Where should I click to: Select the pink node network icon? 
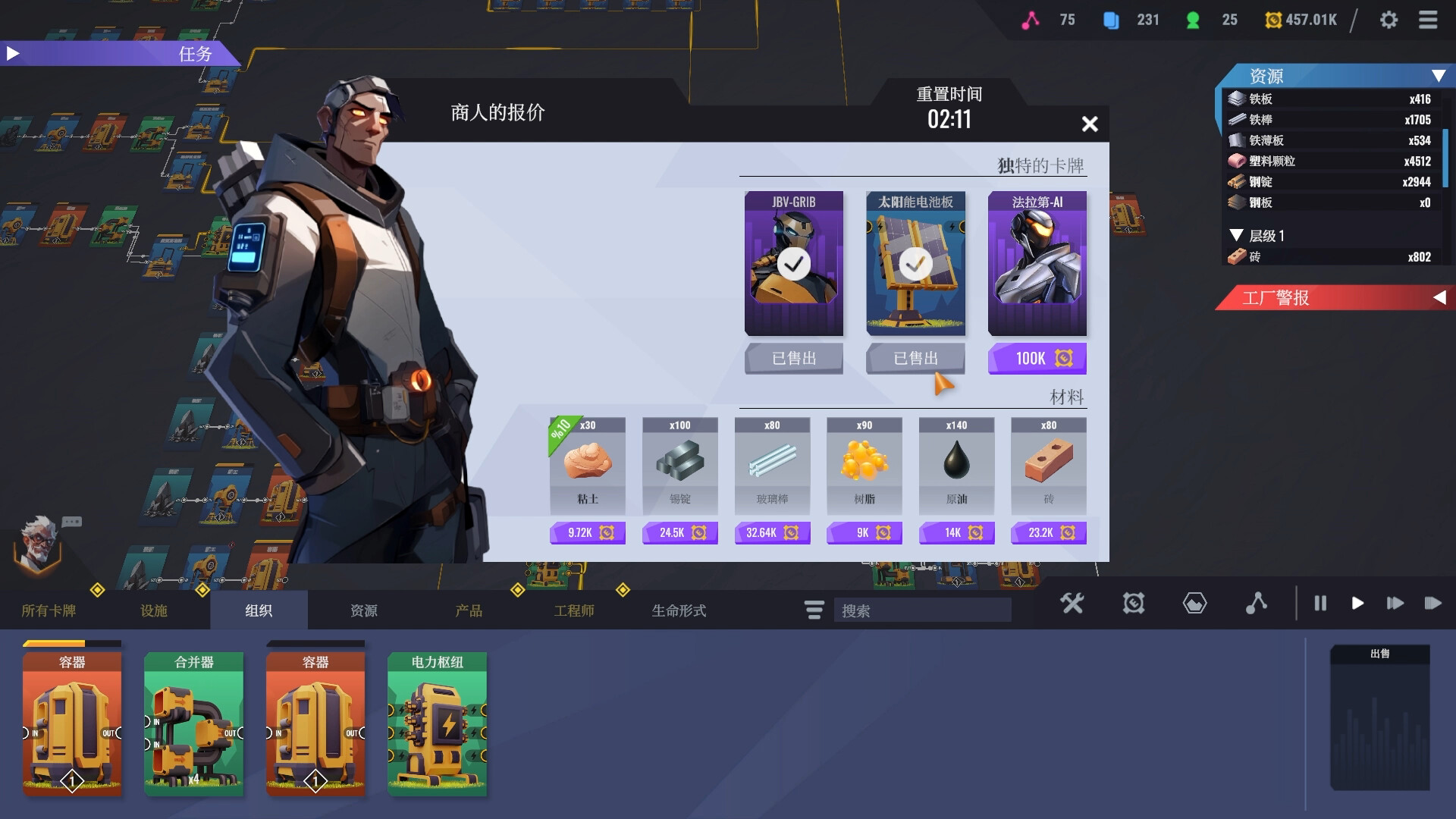1257,604
